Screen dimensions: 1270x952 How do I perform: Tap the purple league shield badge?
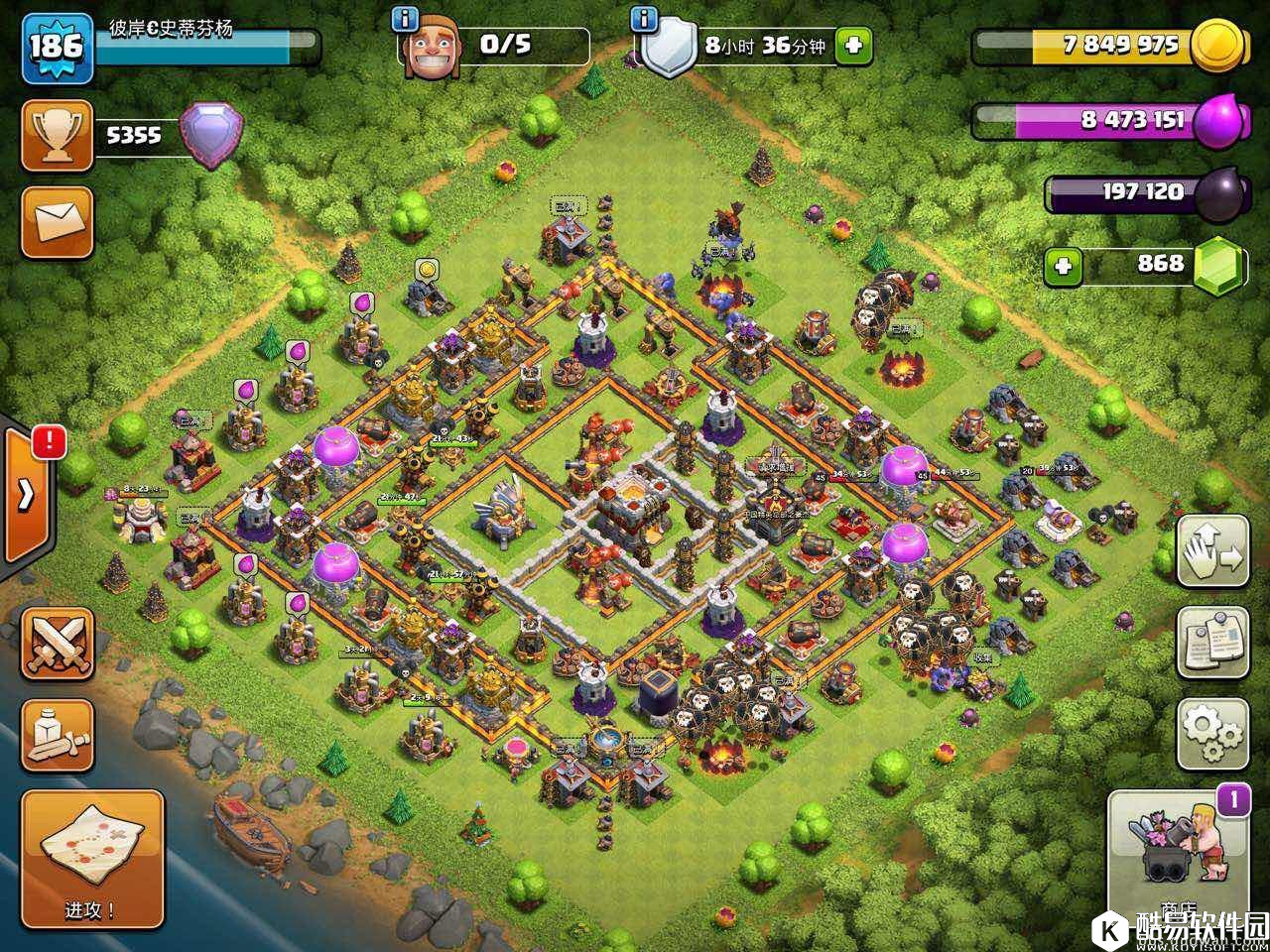[210, 134]
